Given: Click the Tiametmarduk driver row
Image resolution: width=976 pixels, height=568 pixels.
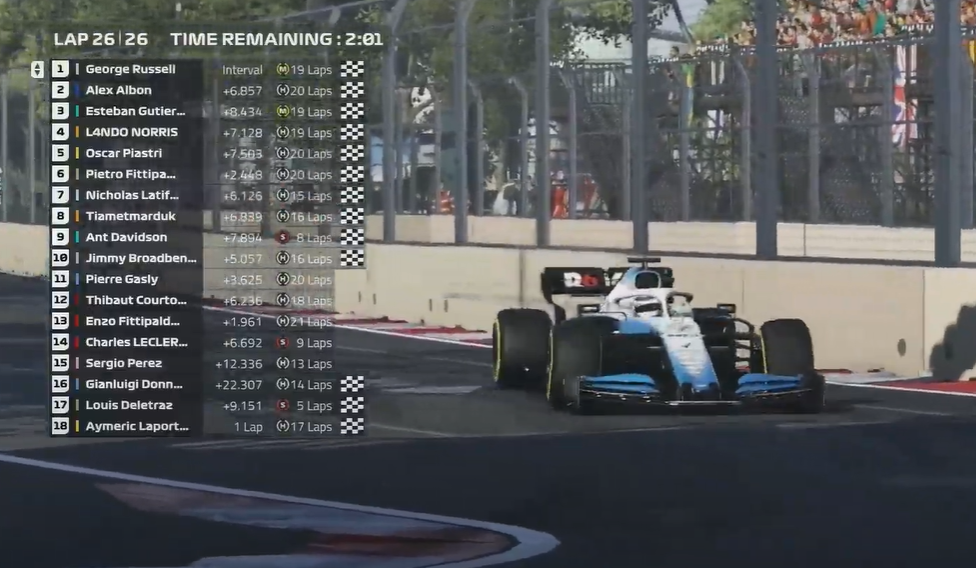Looking at the screenshot, I should [130, 216].
